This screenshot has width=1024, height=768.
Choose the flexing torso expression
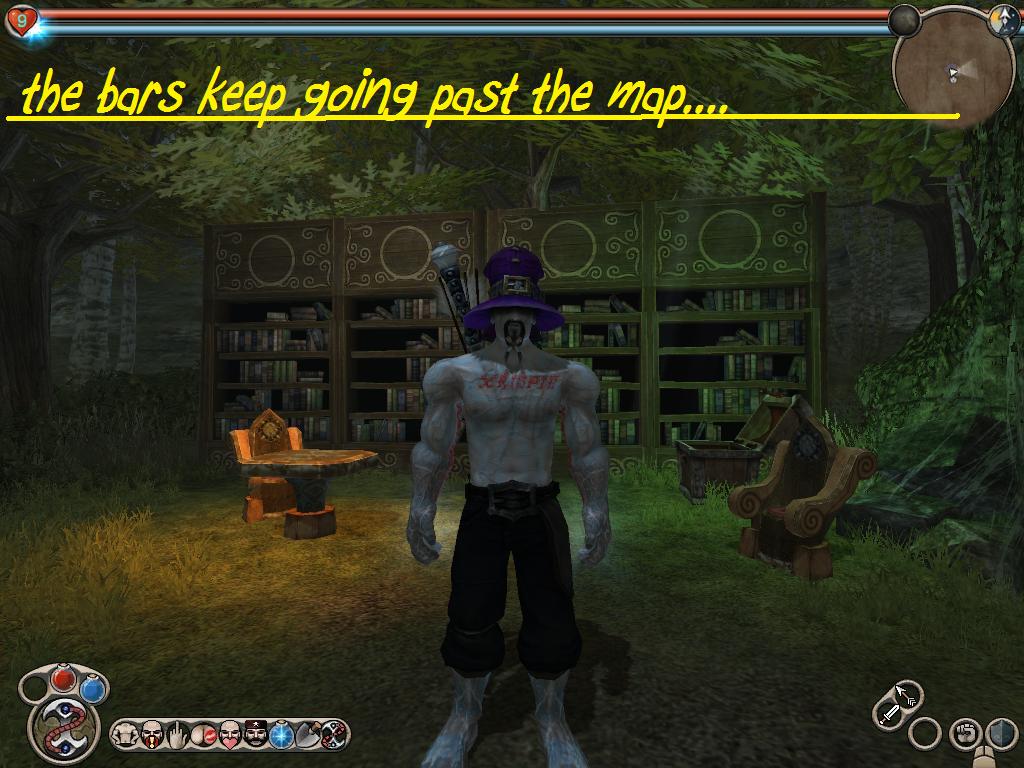point(126,735)
